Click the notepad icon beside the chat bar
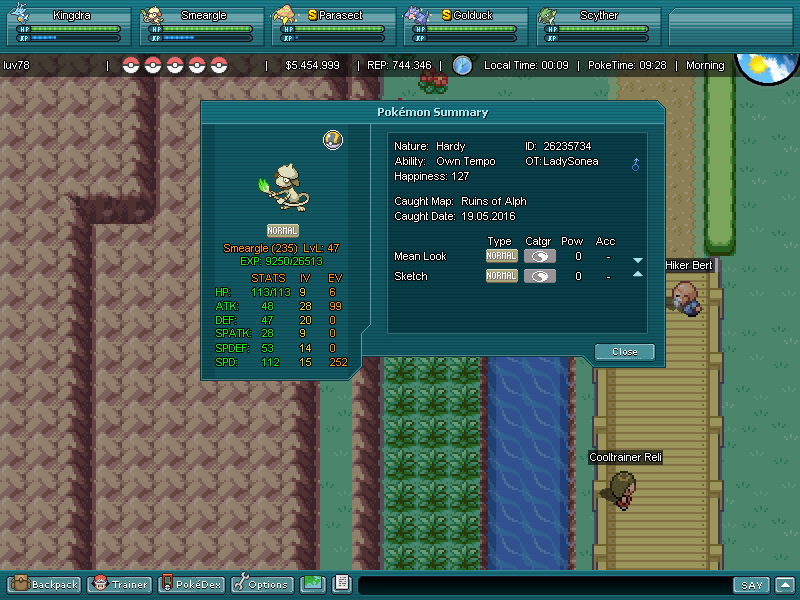This screenshot has height=600, width=800. 341,584
